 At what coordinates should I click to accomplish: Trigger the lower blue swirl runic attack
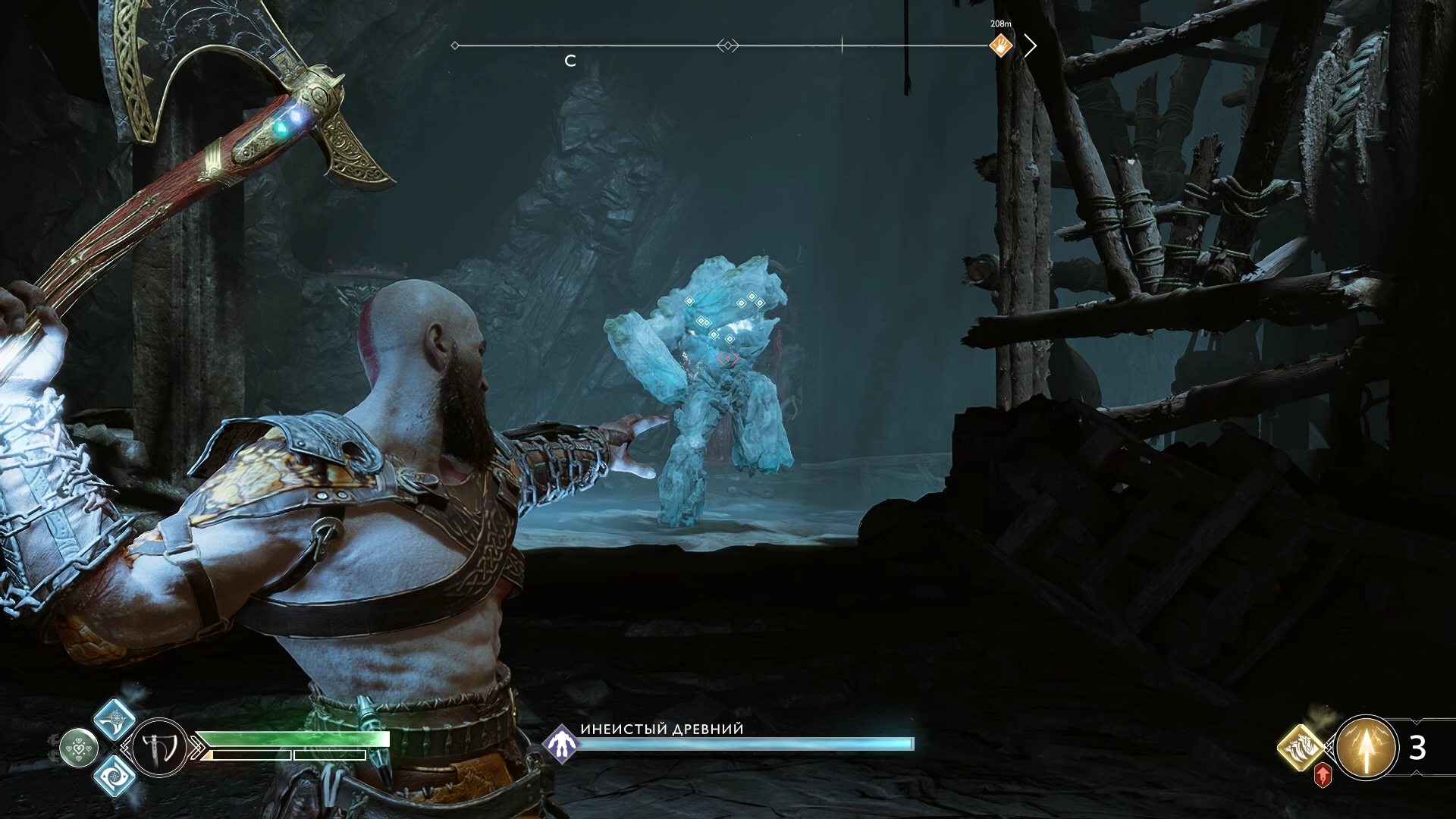pos(115,776)
